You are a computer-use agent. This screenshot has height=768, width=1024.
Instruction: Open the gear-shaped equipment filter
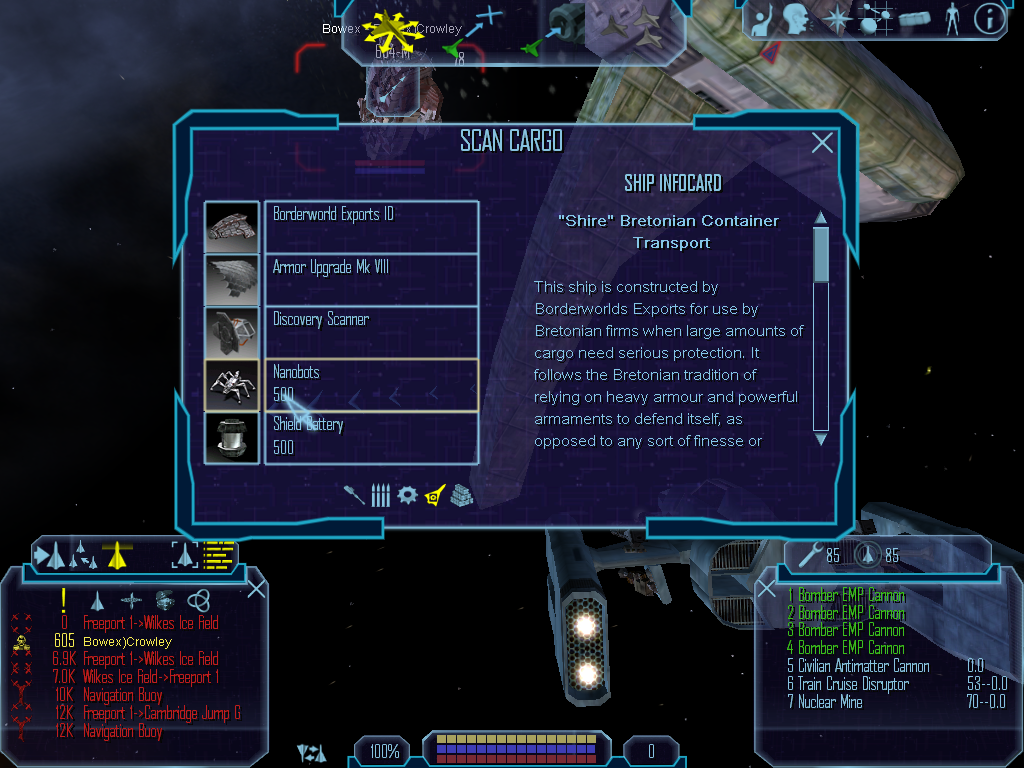406,495
